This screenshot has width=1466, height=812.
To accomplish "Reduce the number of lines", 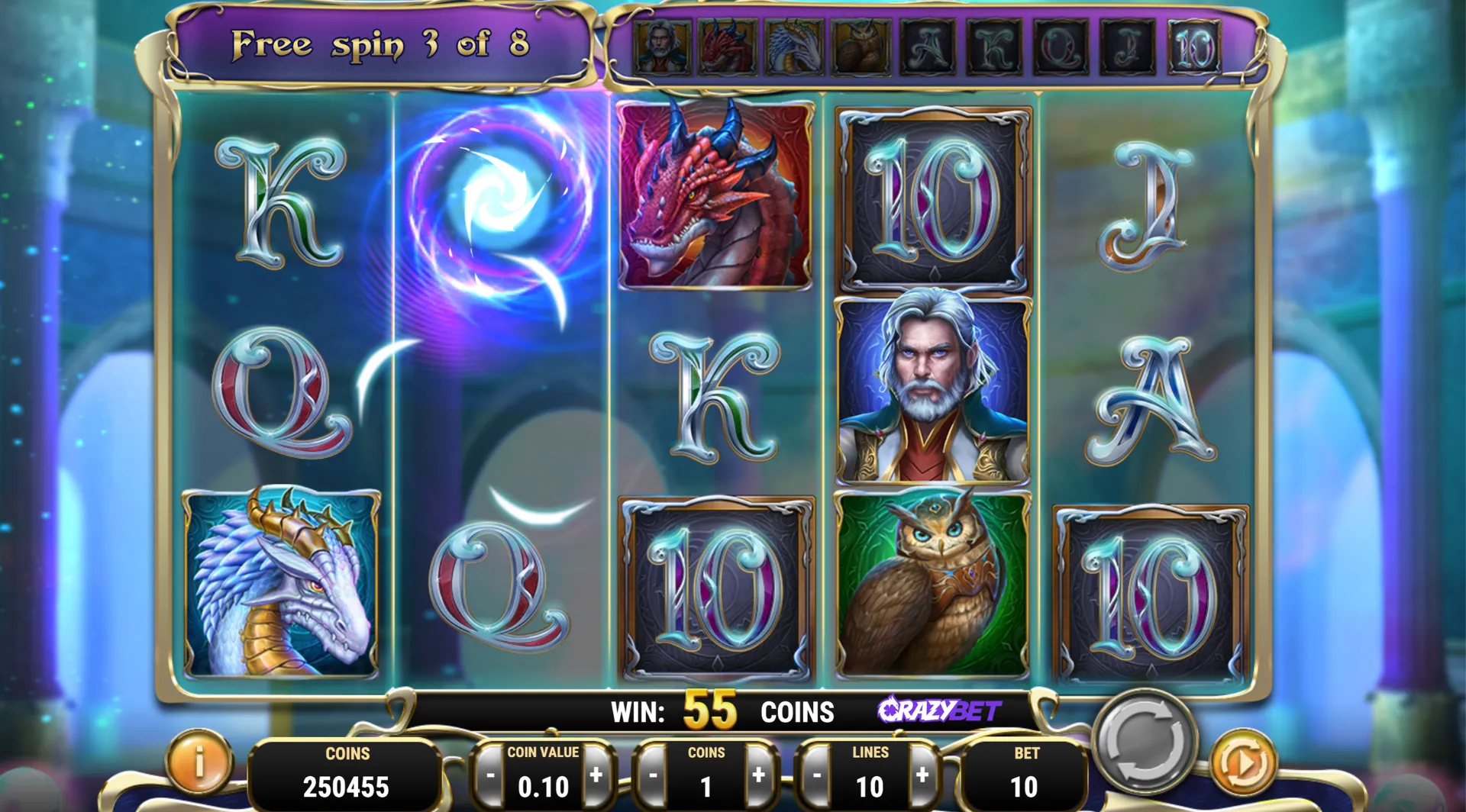I will point(816,777).
